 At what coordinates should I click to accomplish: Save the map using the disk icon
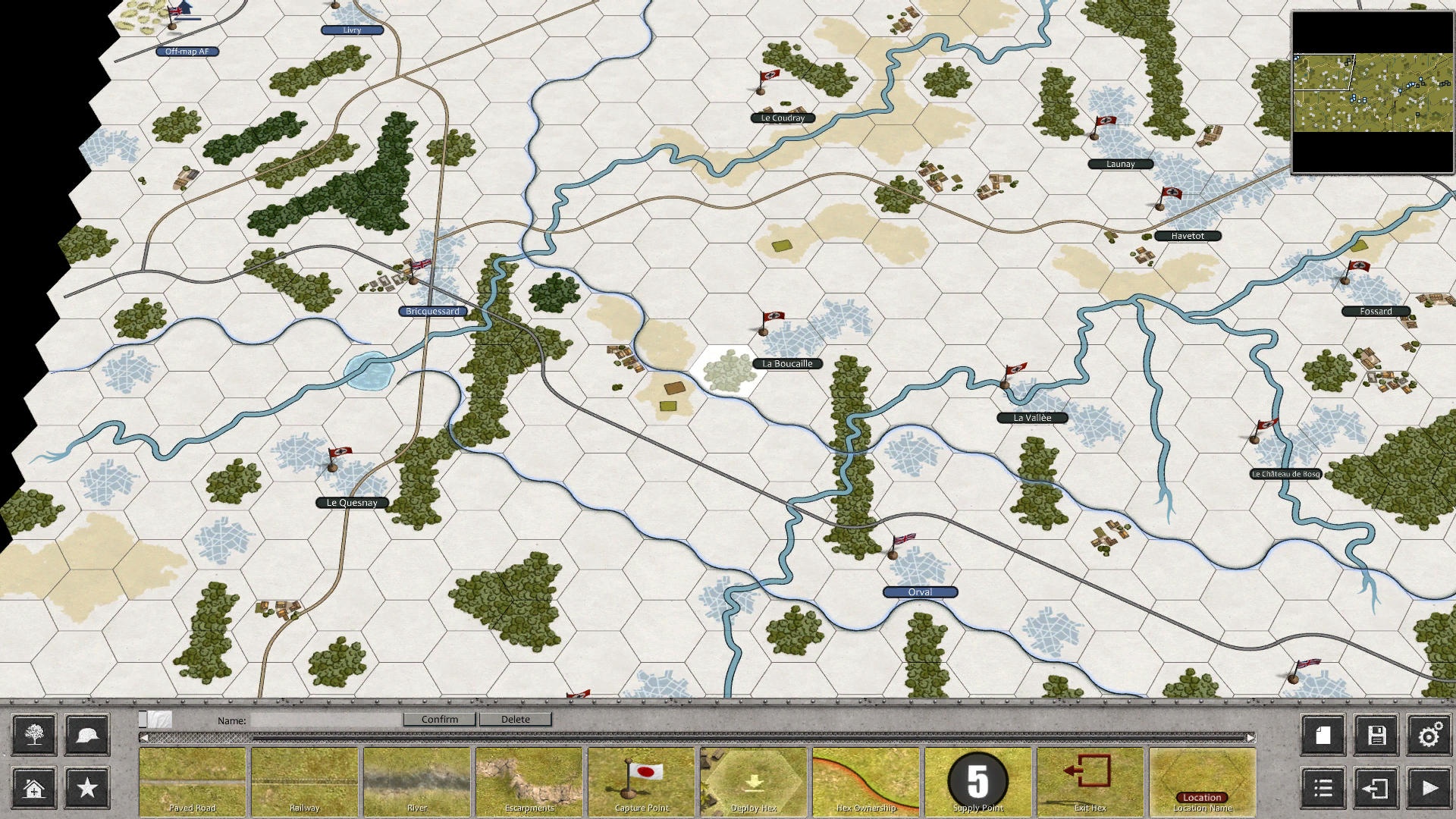click(1377, 734)
